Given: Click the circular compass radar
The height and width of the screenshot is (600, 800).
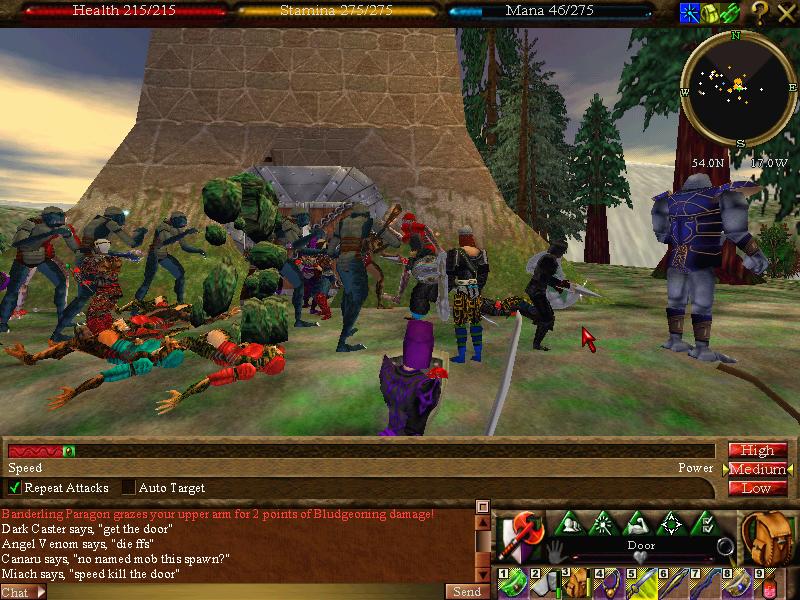Looking at the screenshot, I should point(737,88).
